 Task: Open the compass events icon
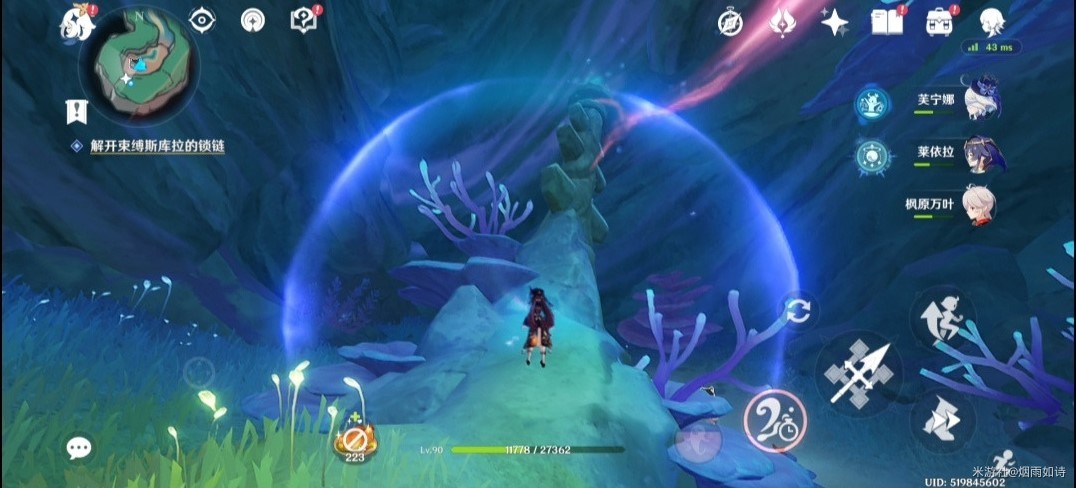point(731,22)
